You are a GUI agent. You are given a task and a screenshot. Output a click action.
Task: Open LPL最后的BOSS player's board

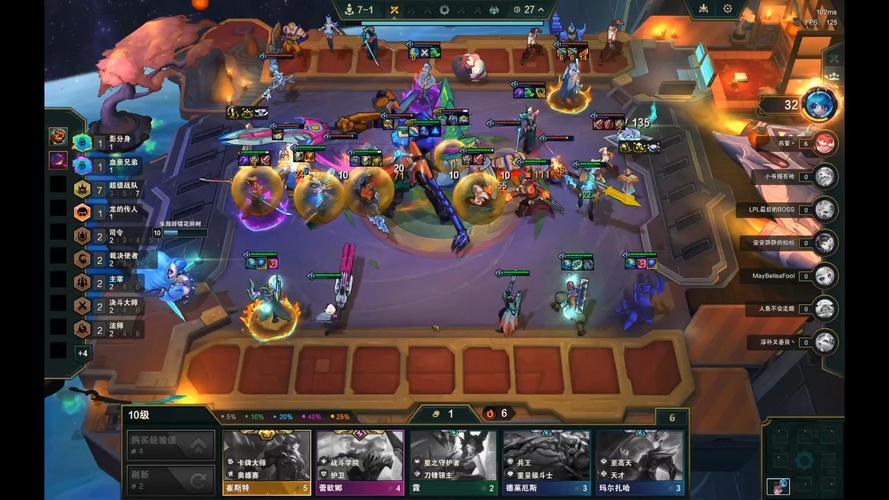(x=824, y=210)
